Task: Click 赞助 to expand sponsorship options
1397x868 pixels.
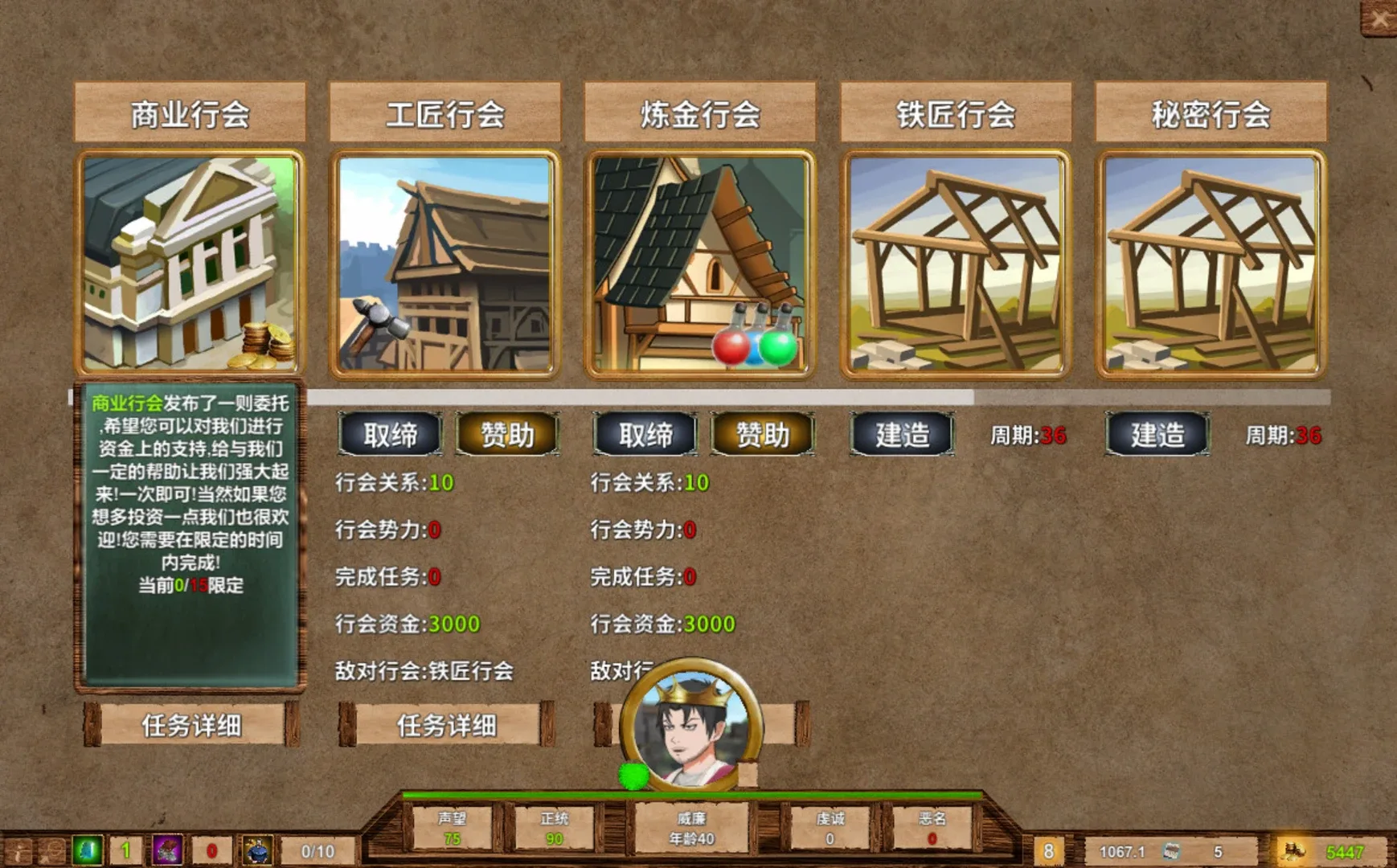Action: [506, 436]
